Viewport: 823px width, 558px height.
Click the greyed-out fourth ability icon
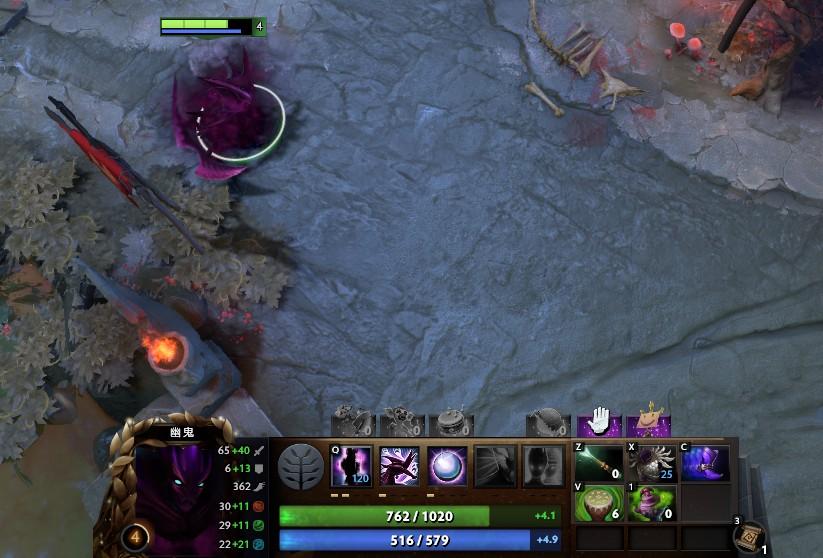pyautogui.click(x=495, y=466)
